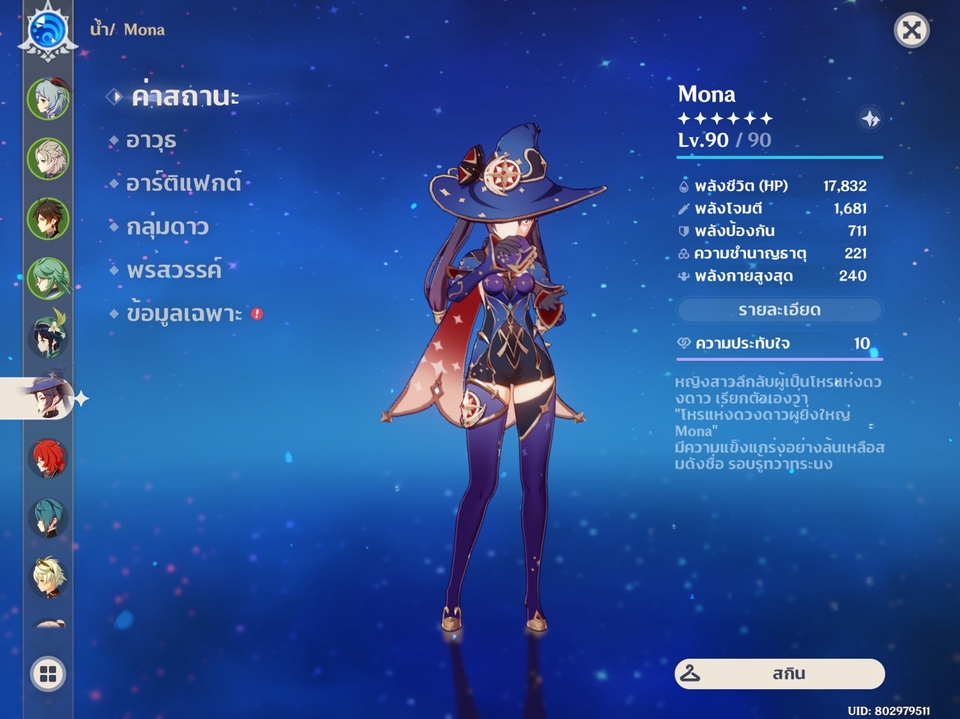Go to the พรสวรรค์ (Talents) tab
This screenshot has height=719, width=960.
pos(174,270)
